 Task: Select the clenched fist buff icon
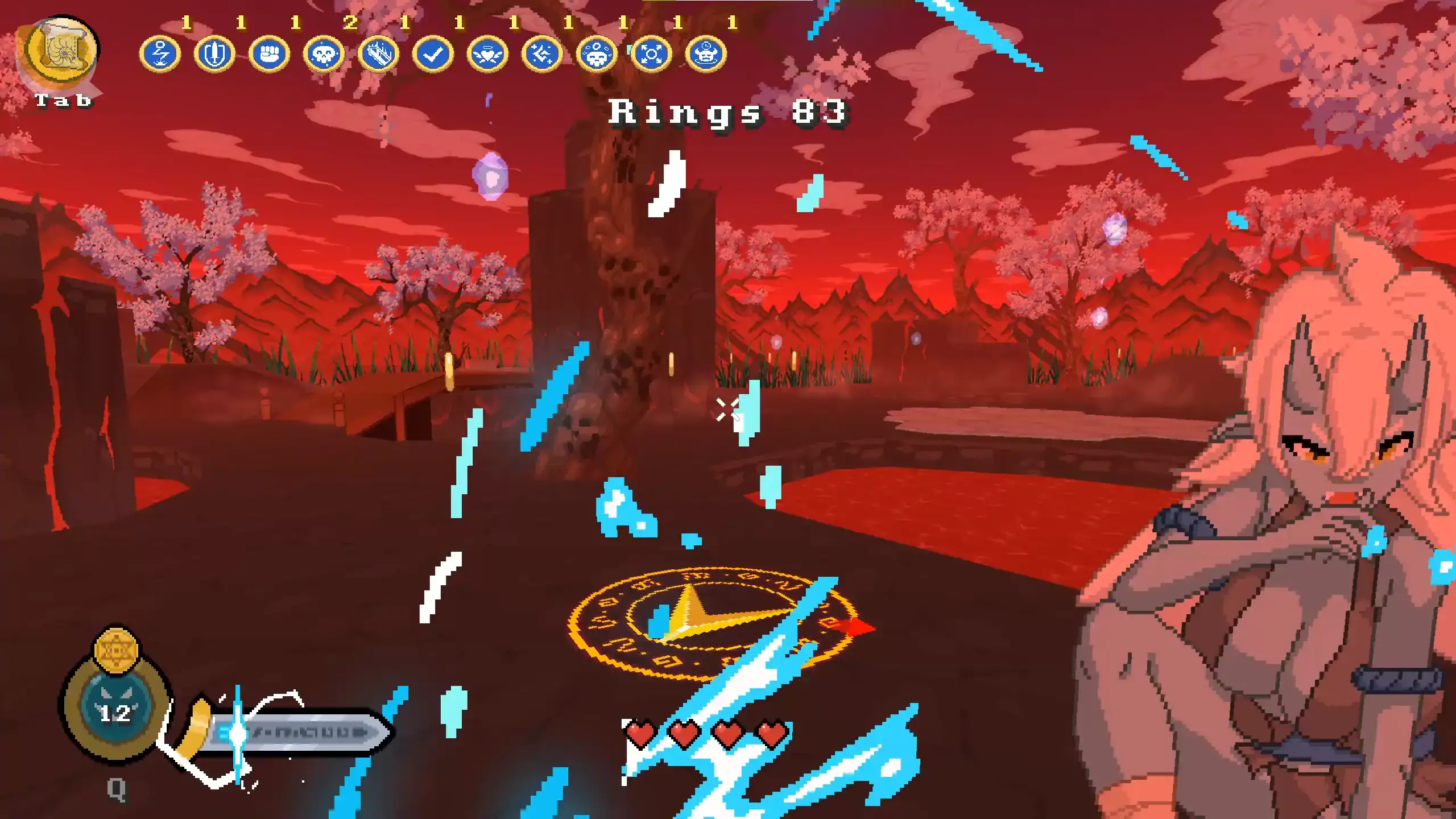click(269, 55)
